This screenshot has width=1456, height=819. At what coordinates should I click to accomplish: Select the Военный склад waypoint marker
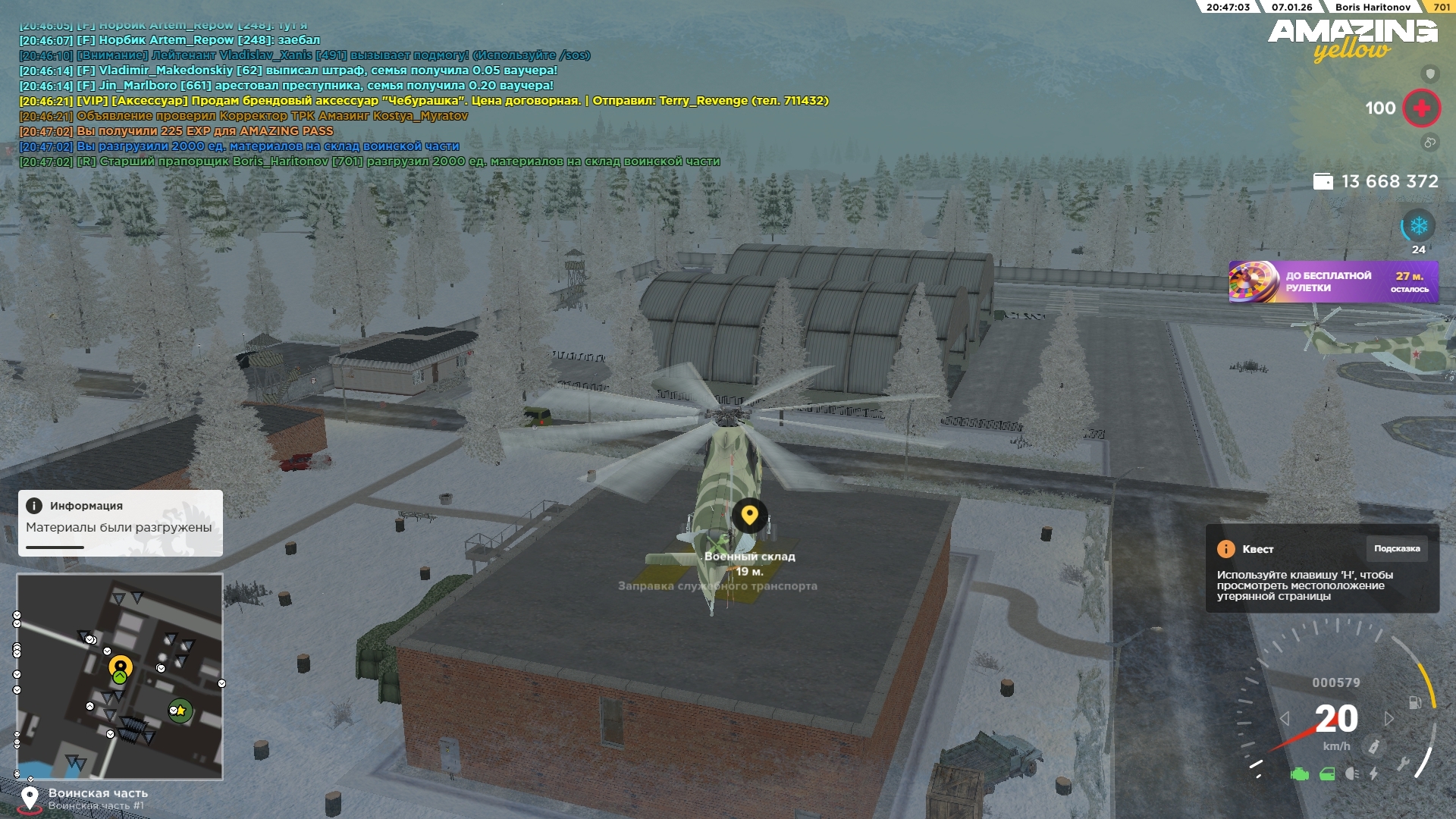click(x=749, y=516)
